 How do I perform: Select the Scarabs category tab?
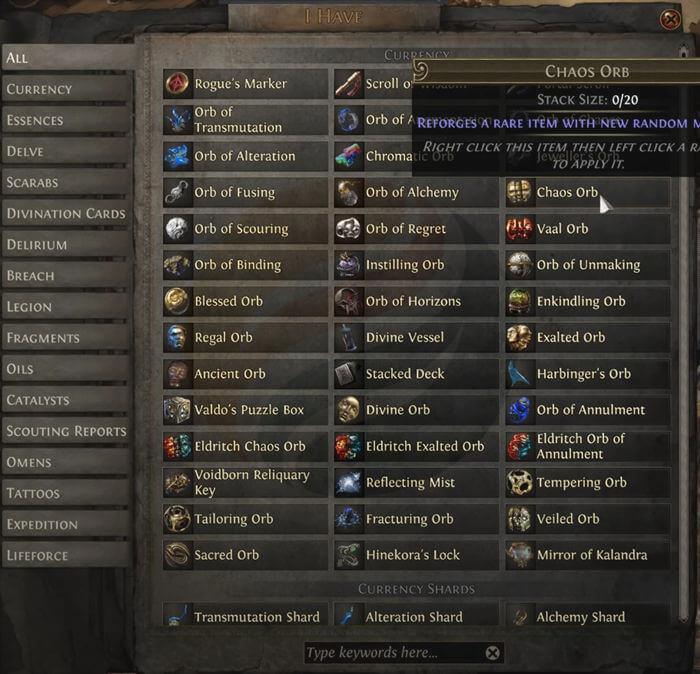click(x=66, y=182)
